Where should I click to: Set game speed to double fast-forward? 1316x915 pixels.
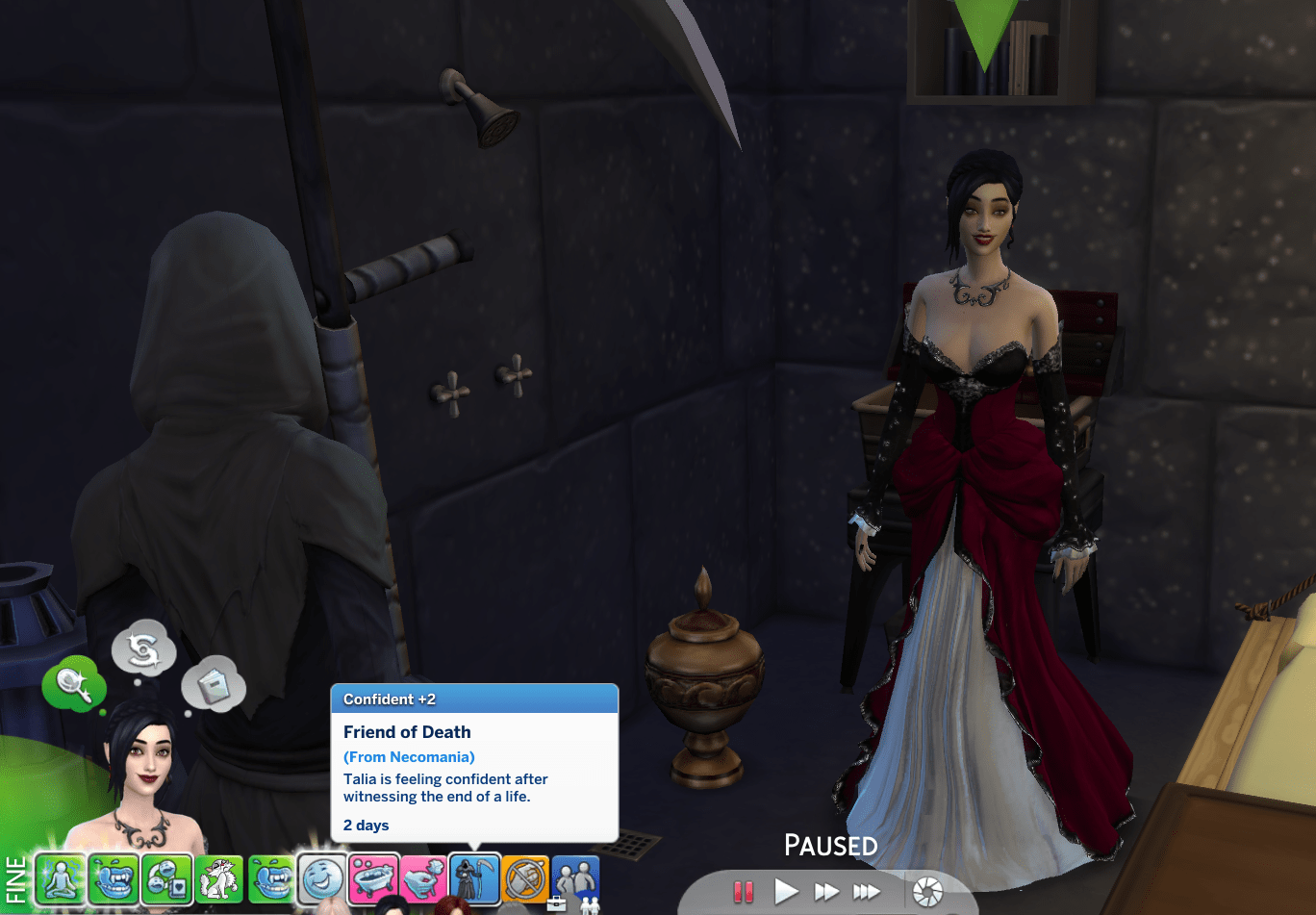click(x=825, y=892)
